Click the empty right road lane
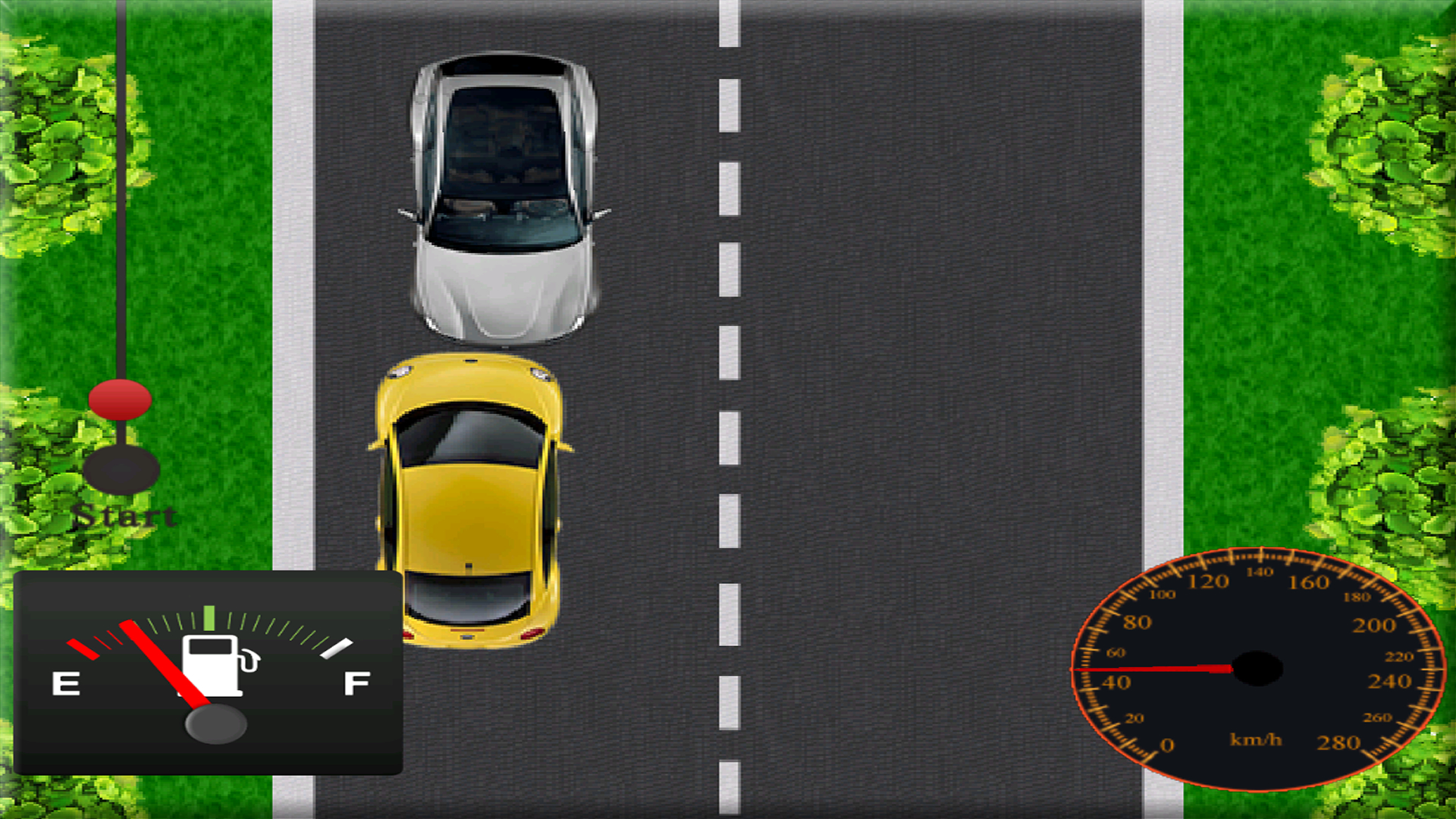The height and width of the screenshot is (819, 1456). [910, 303]
